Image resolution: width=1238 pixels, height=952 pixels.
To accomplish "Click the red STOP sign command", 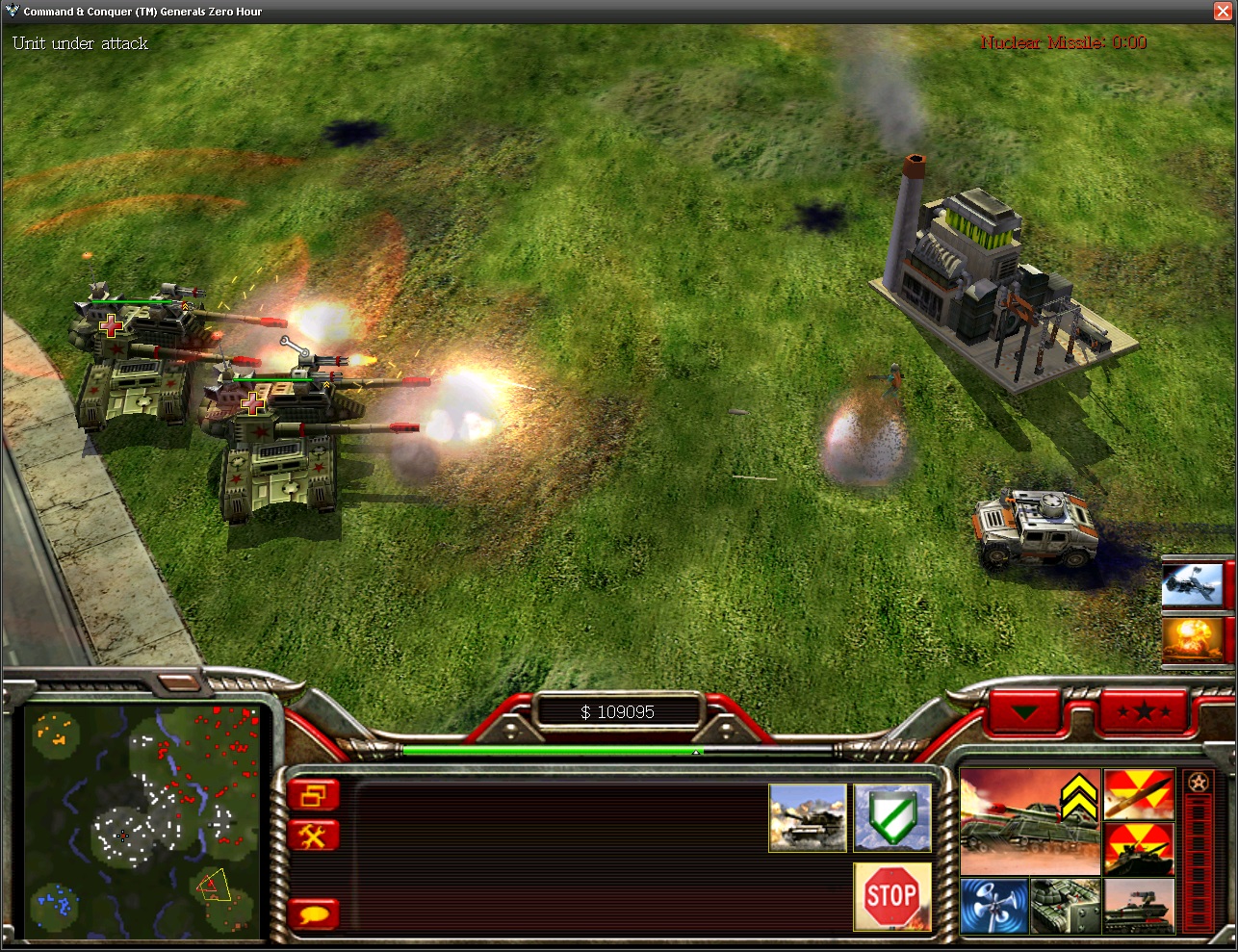I will coord(892,896).
